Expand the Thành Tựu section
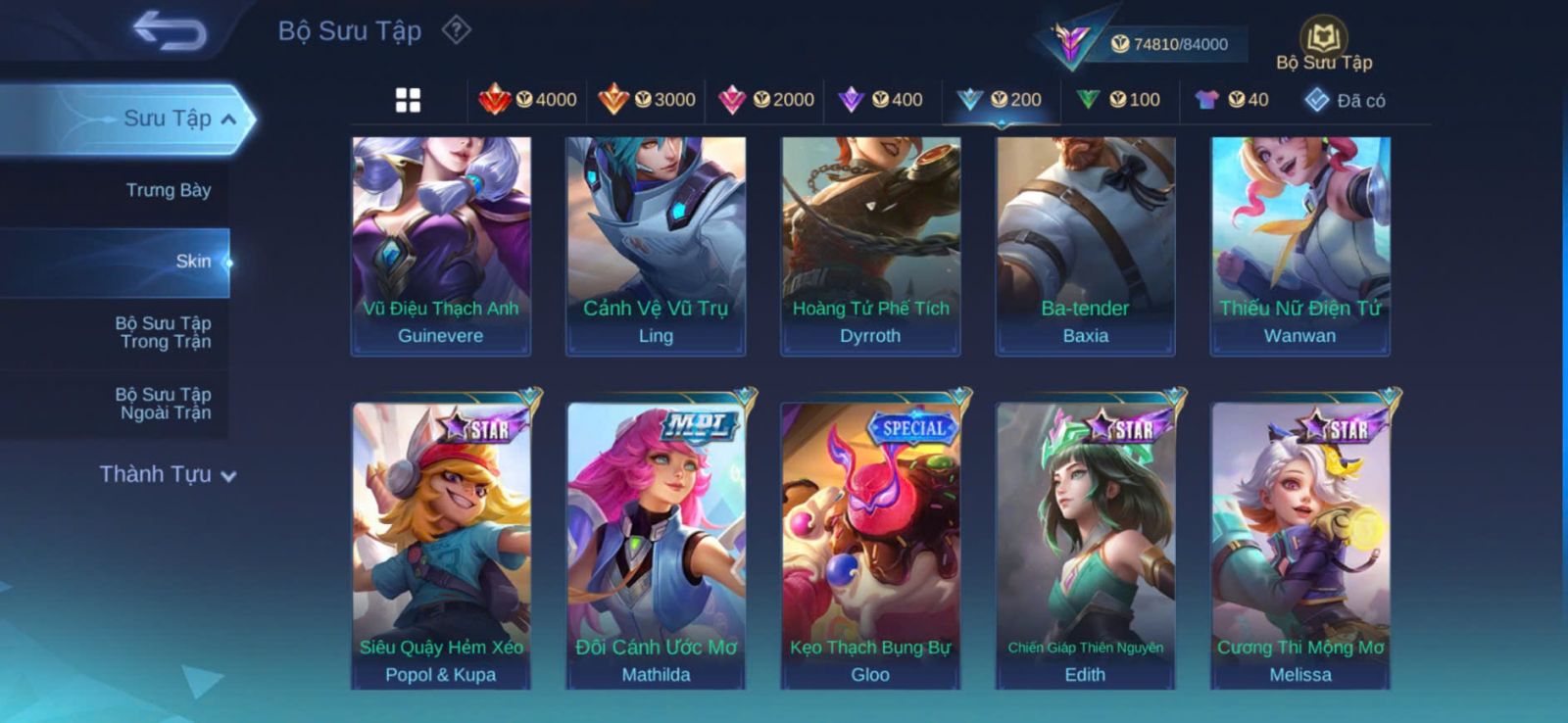The width and height of the screenshot is (1568, 723). (x=168, y=474)
